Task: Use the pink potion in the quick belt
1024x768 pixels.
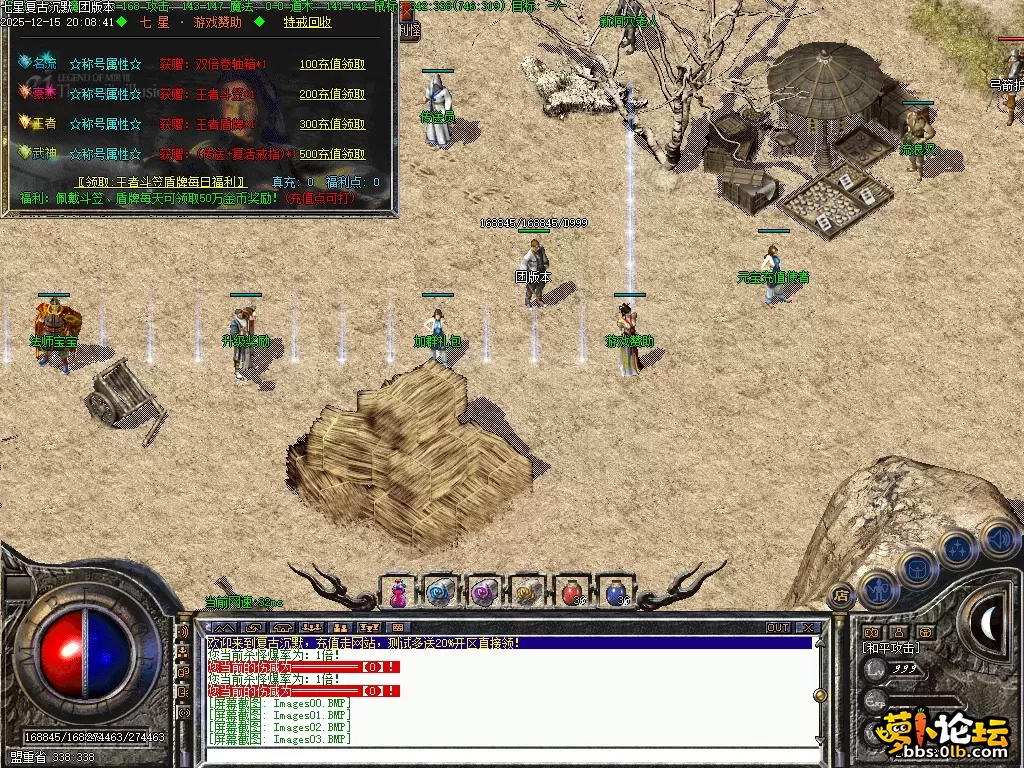Action: pos(398,592)
